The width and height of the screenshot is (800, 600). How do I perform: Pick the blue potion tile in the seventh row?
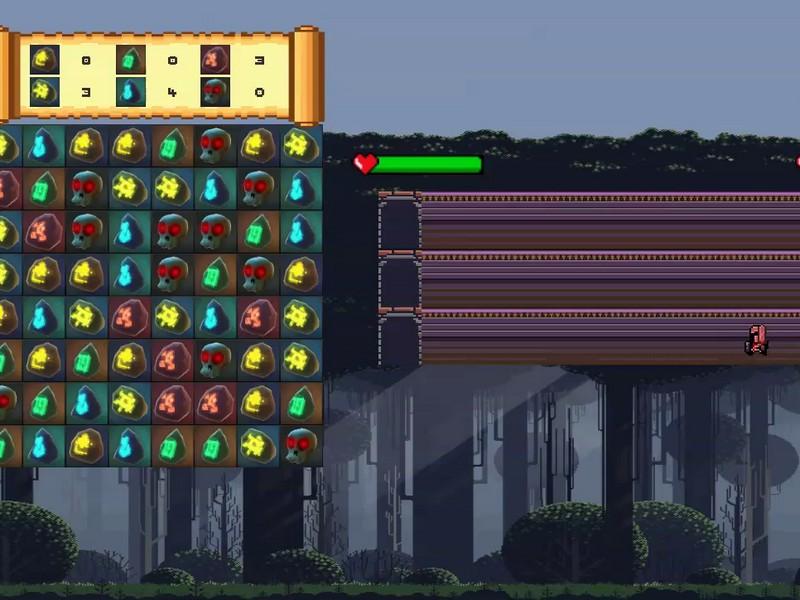click(86, 402)
